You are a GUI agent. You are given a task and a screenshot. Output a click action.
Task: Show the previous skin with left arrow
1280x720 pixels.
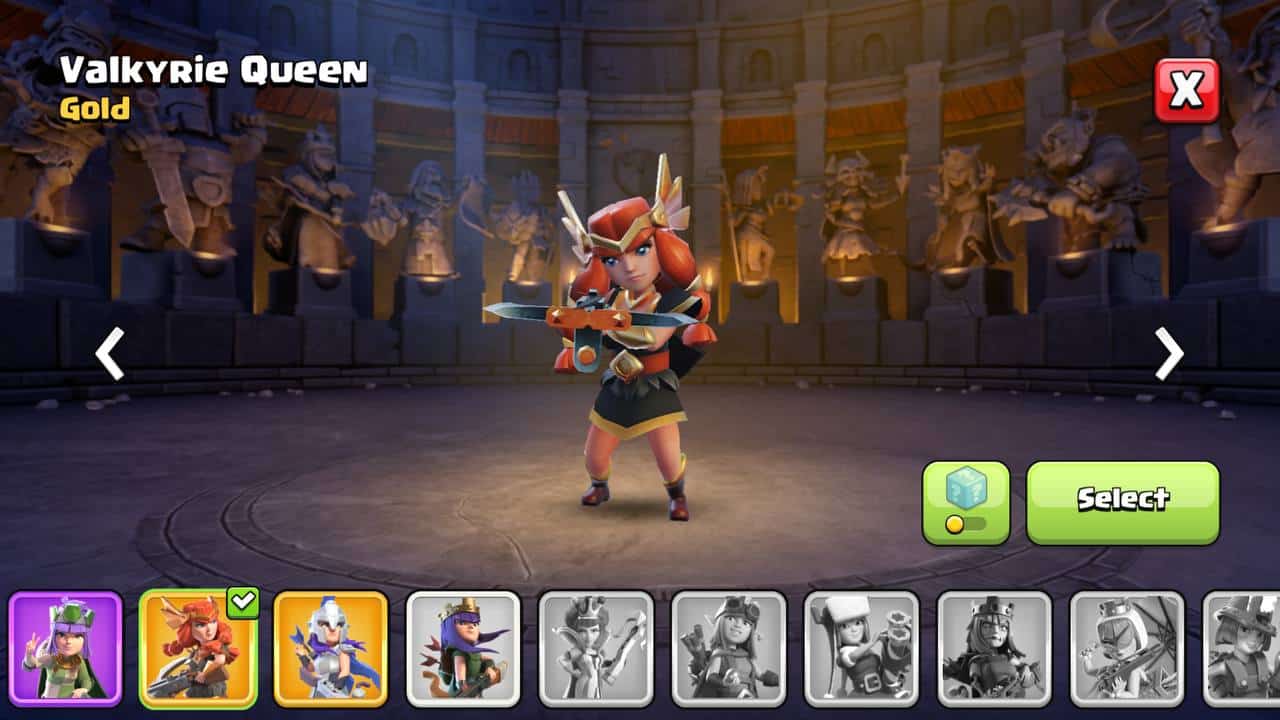point(109,353)
